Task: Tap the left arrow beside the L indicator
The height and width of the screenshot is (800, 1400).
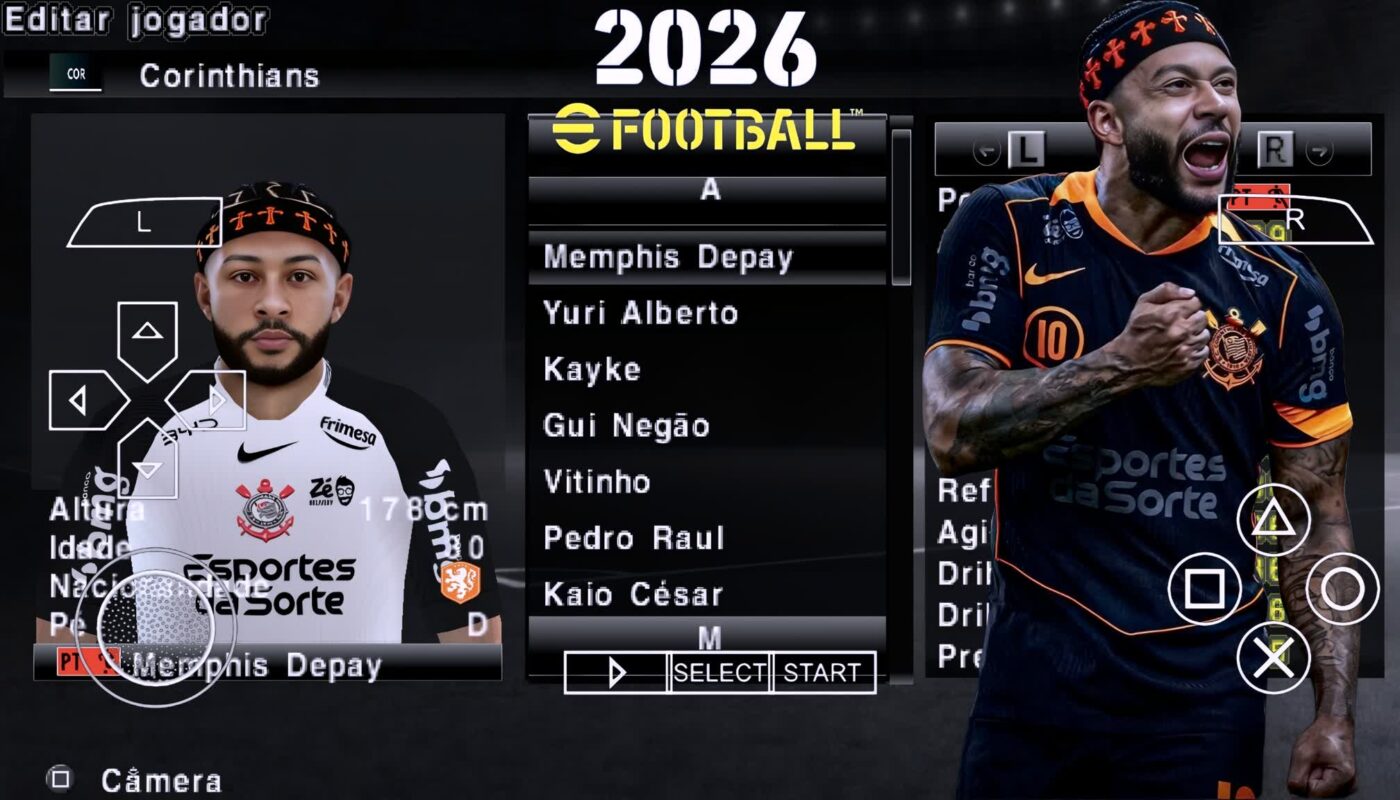Action: (x=987, y=151)
